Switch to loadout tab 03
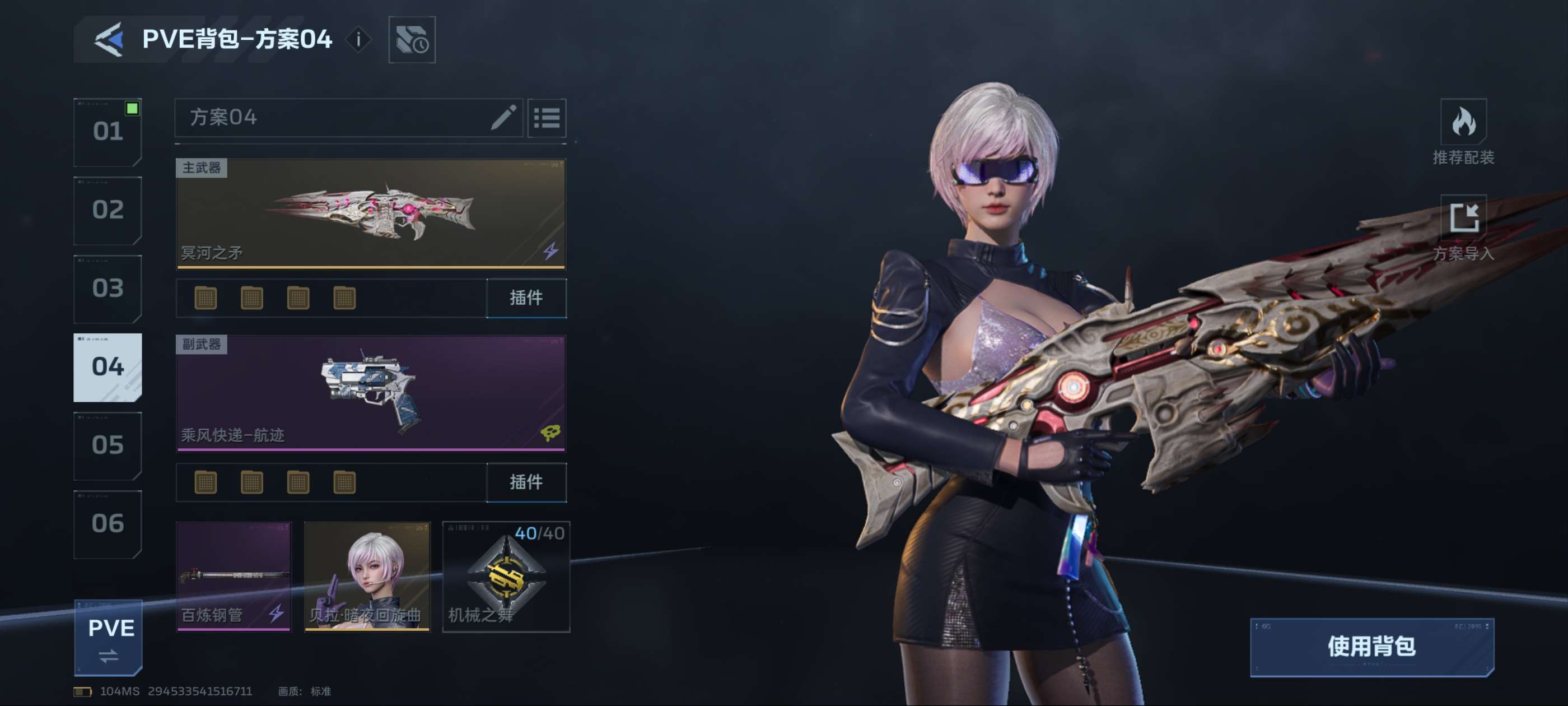1568x706 pixels. point(108,288)
